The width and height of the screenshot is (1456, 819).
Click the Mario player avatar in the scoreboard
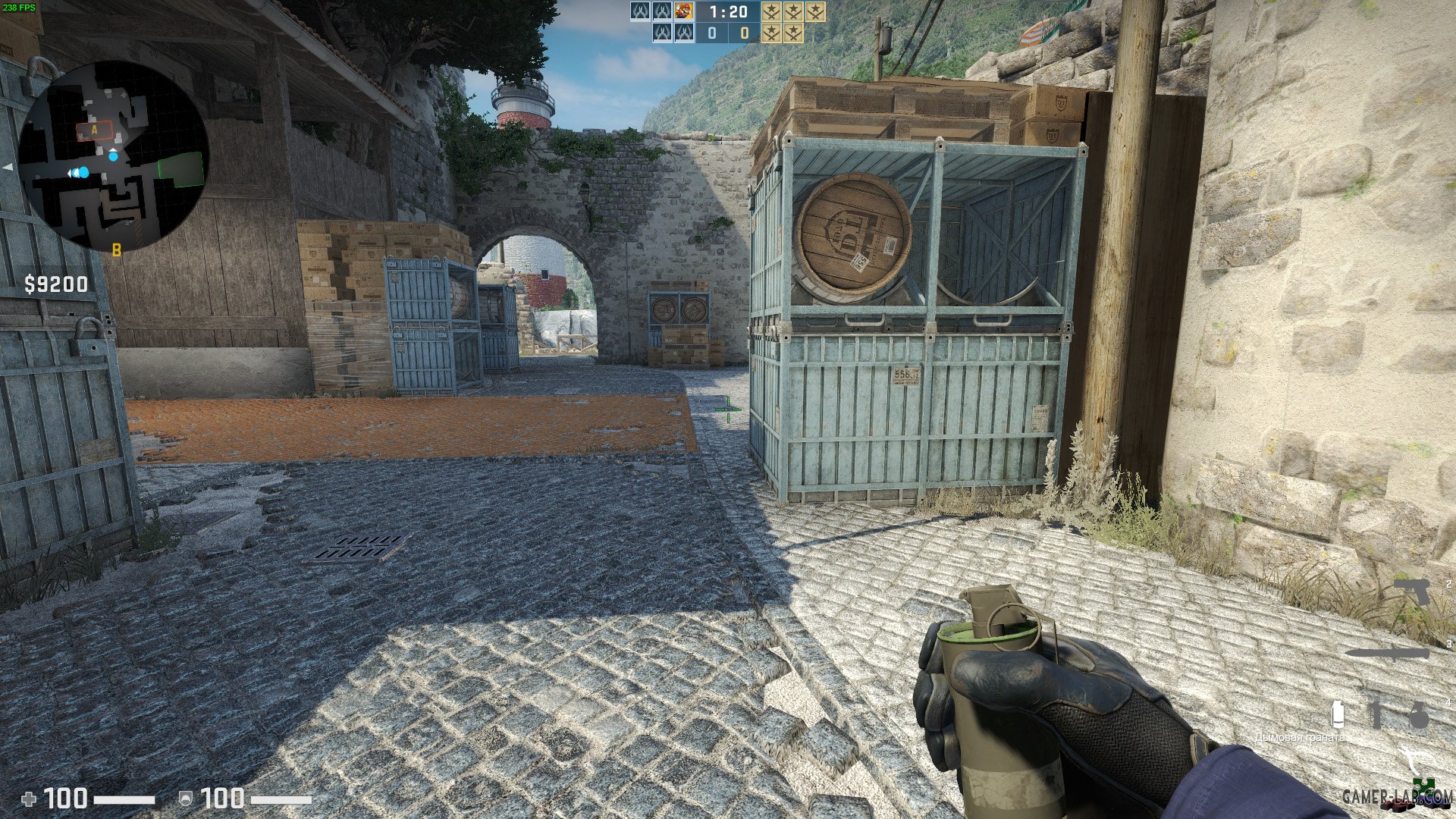click(x=683, y=11)
